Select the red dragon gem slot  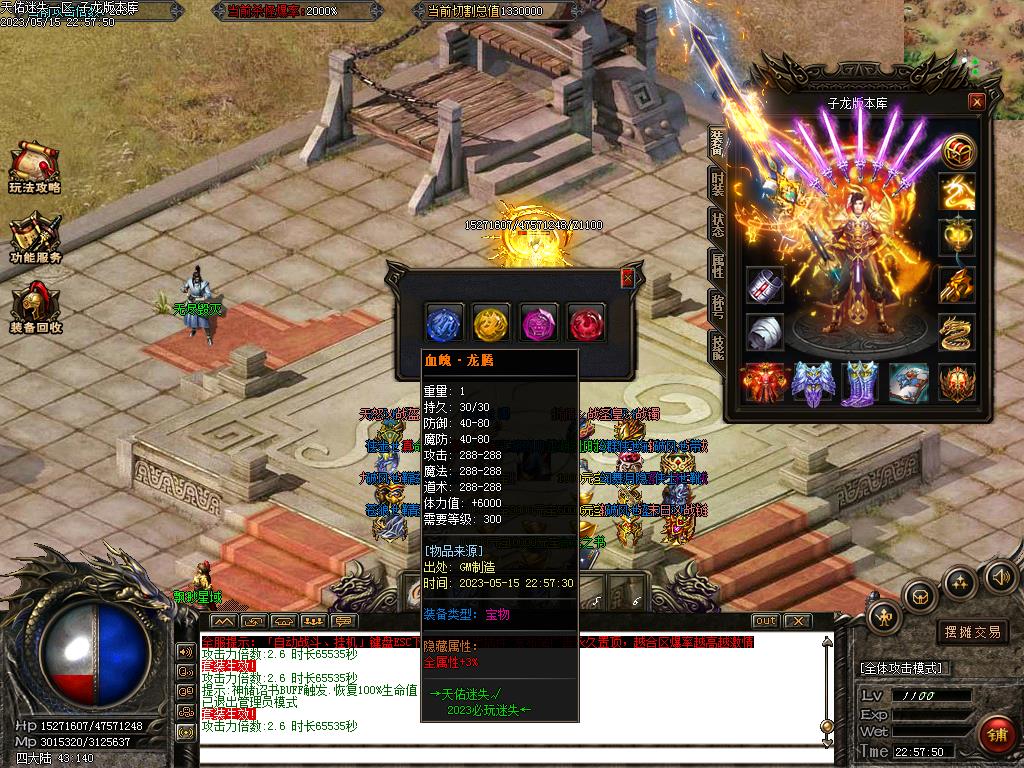(x=588, y=323)
